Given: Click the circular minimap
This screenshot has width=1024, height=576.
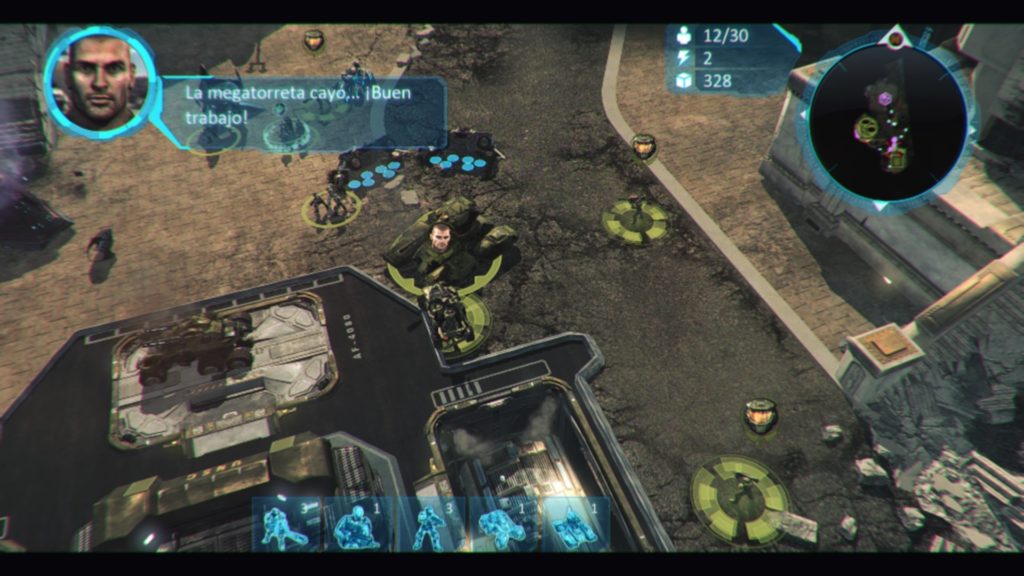Looking at the screenshot, I should pos(888,122).
